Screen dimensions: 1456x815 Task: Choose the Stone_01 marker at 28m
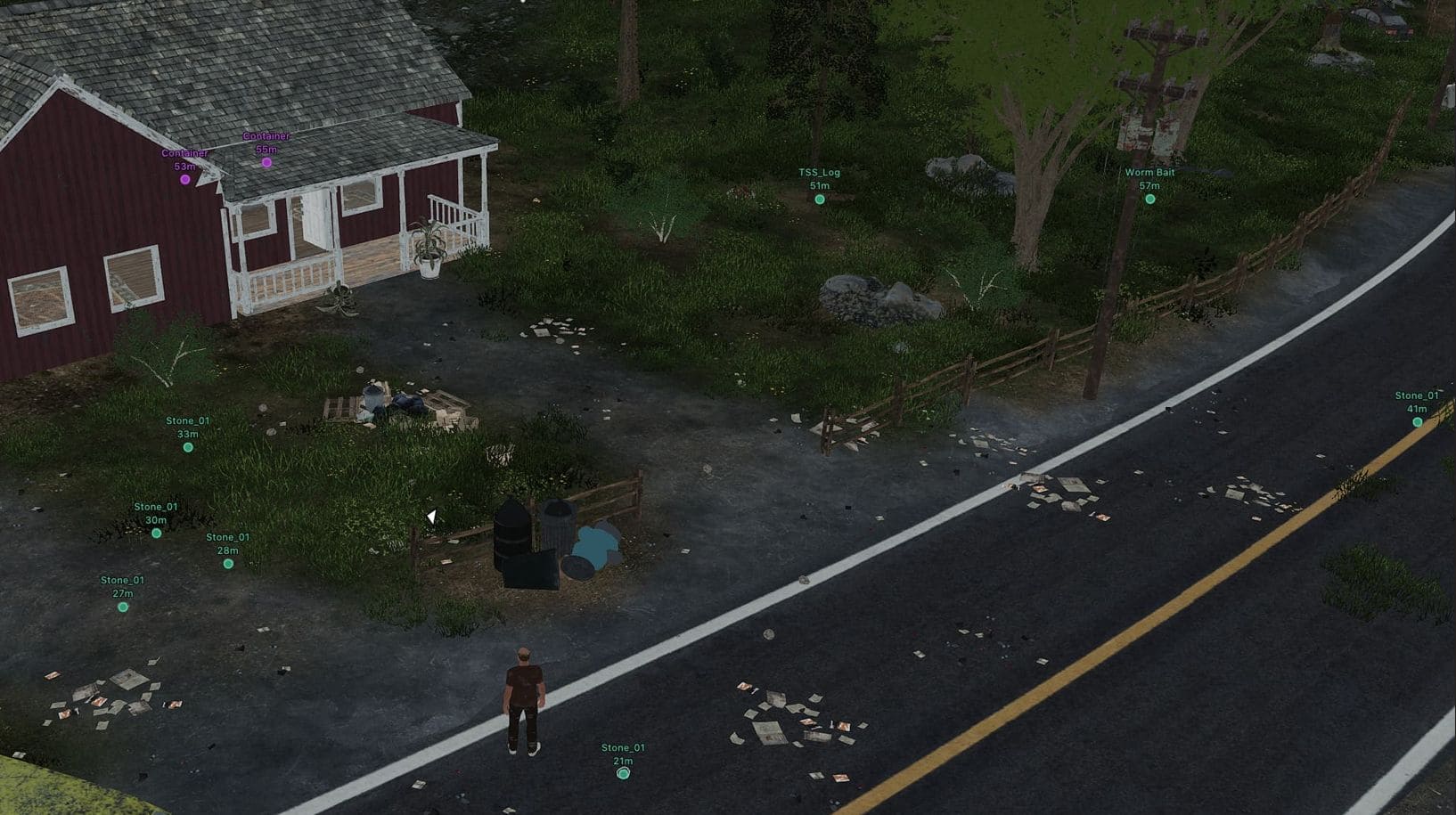coord(228,564)
